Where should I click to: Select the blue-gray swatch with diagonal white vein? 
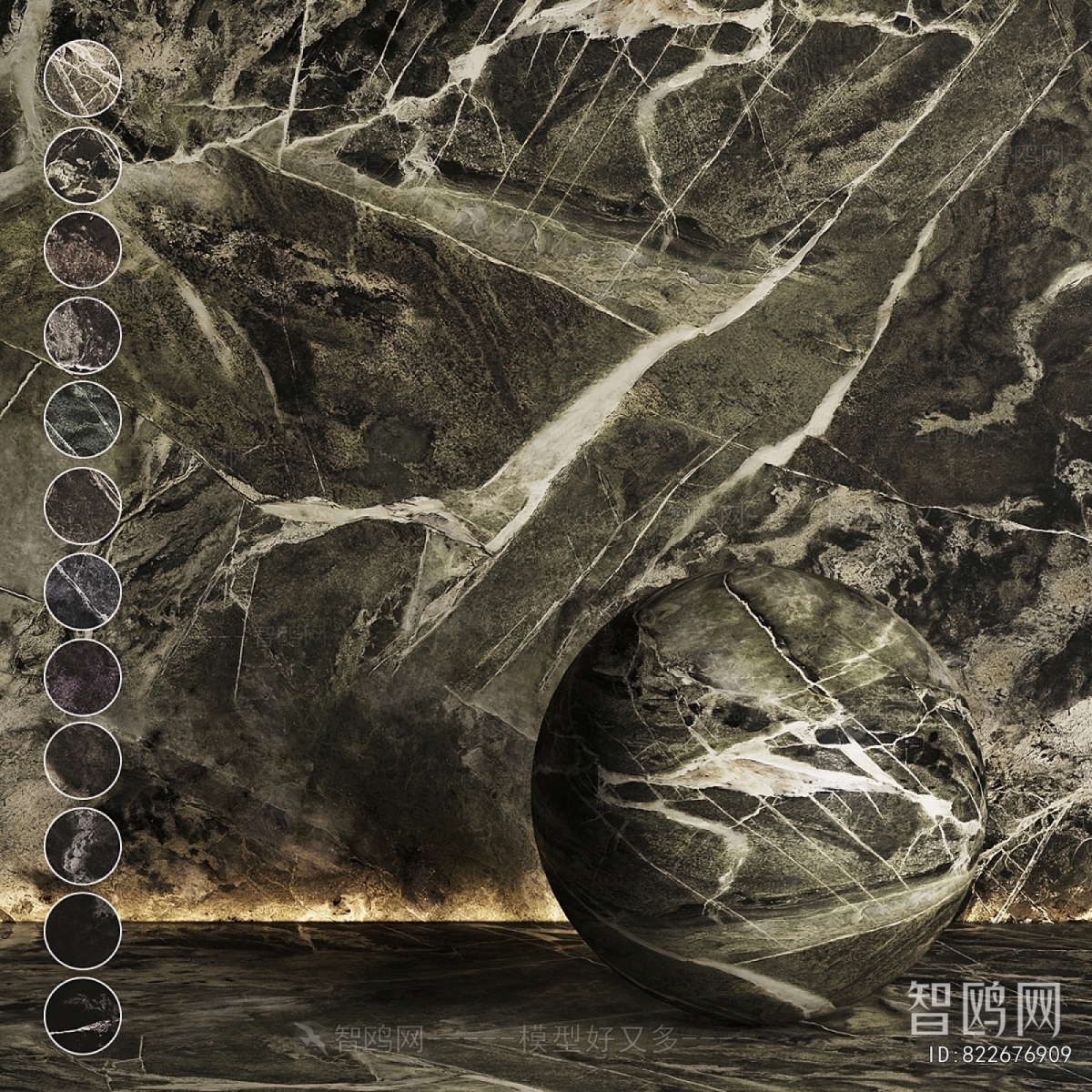pos(82,591)
